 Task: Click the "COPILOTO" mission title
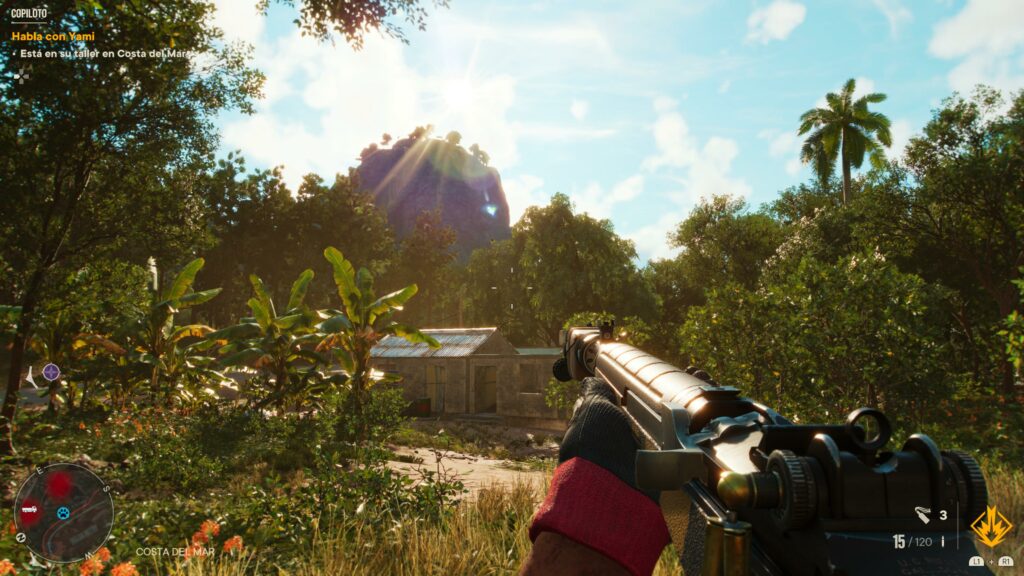click(x=29, y=15)
